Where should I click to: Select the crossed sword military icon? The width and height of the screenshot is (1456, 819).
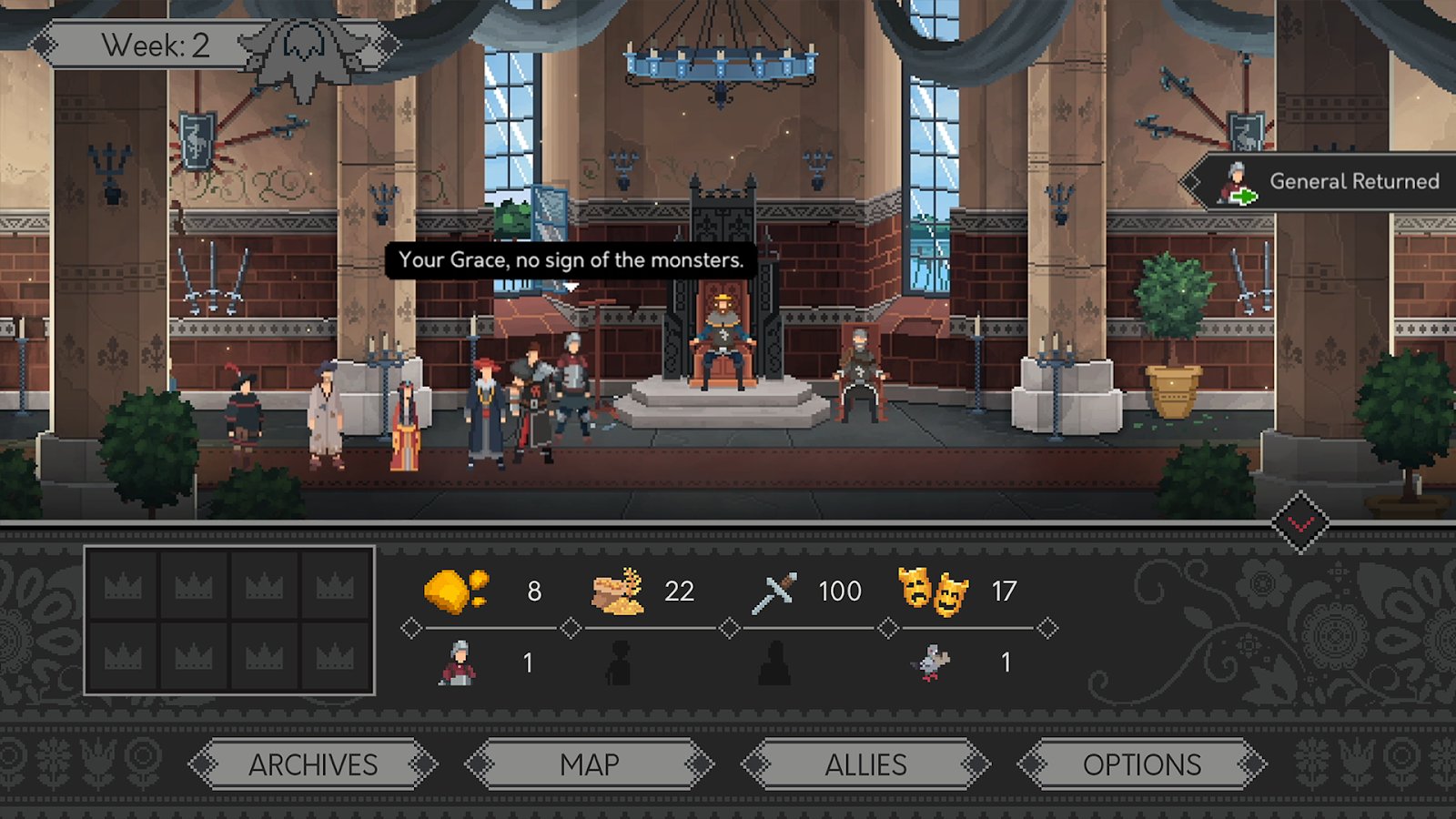pyautogui.click(x=774, y=589)
